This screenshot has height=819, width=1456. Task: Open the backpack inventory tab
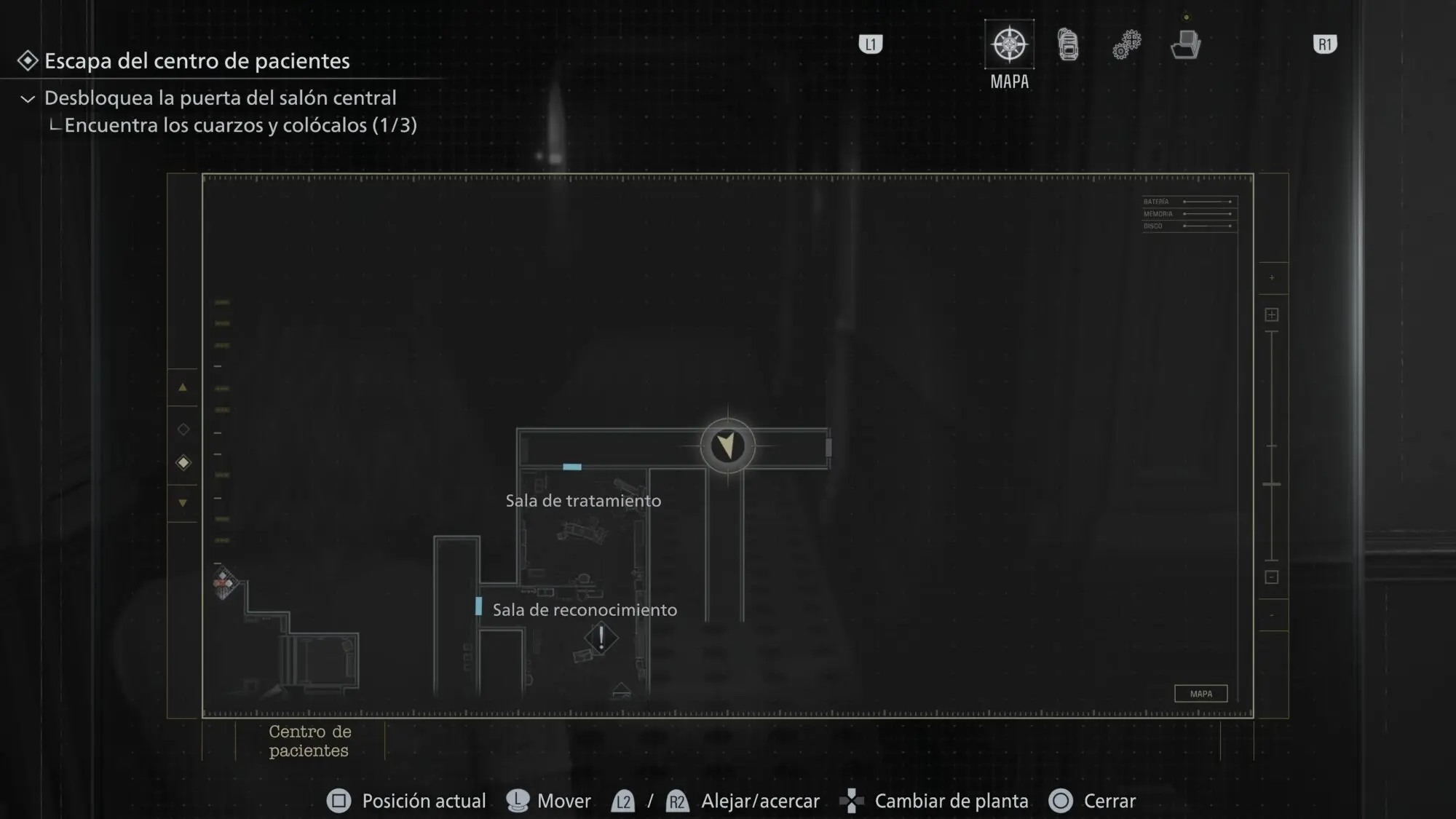[1068, 45]
